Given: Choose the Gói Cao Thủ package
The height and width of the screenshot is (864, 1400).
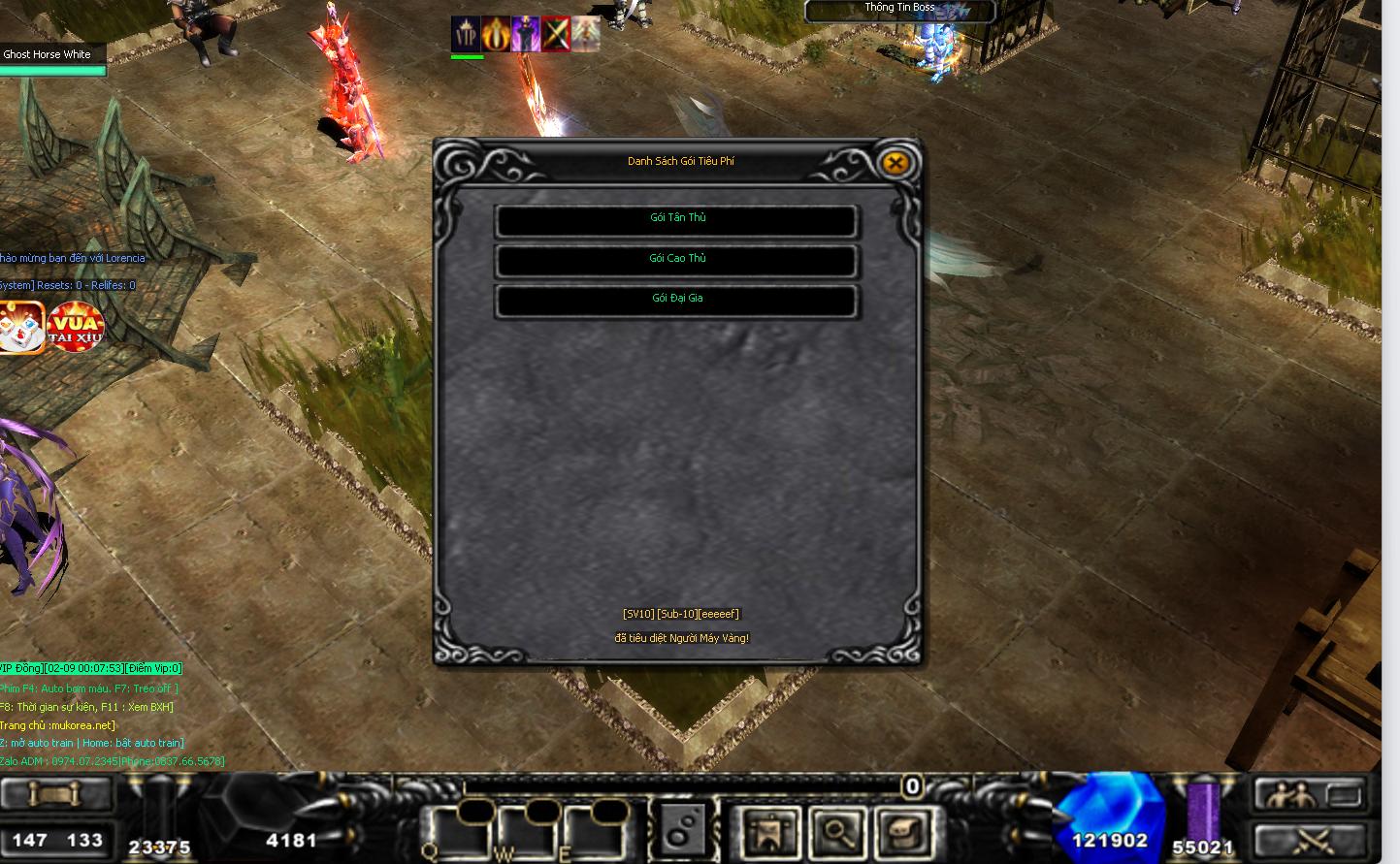Looking at the screenshot, I should coord(677,260).
